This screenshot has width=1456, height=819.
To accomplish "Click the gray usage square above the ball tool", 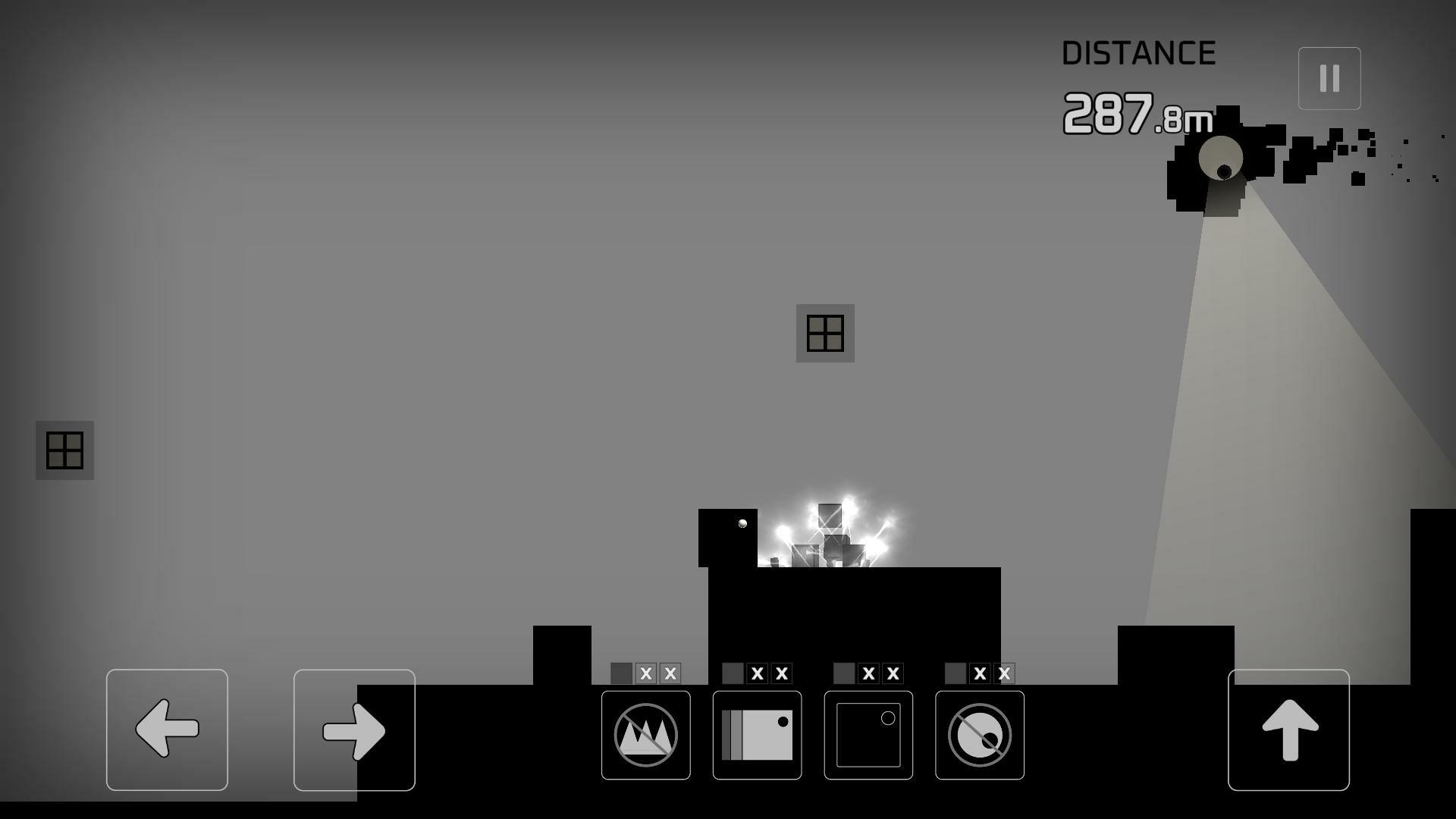I will [x=955, y=672].
